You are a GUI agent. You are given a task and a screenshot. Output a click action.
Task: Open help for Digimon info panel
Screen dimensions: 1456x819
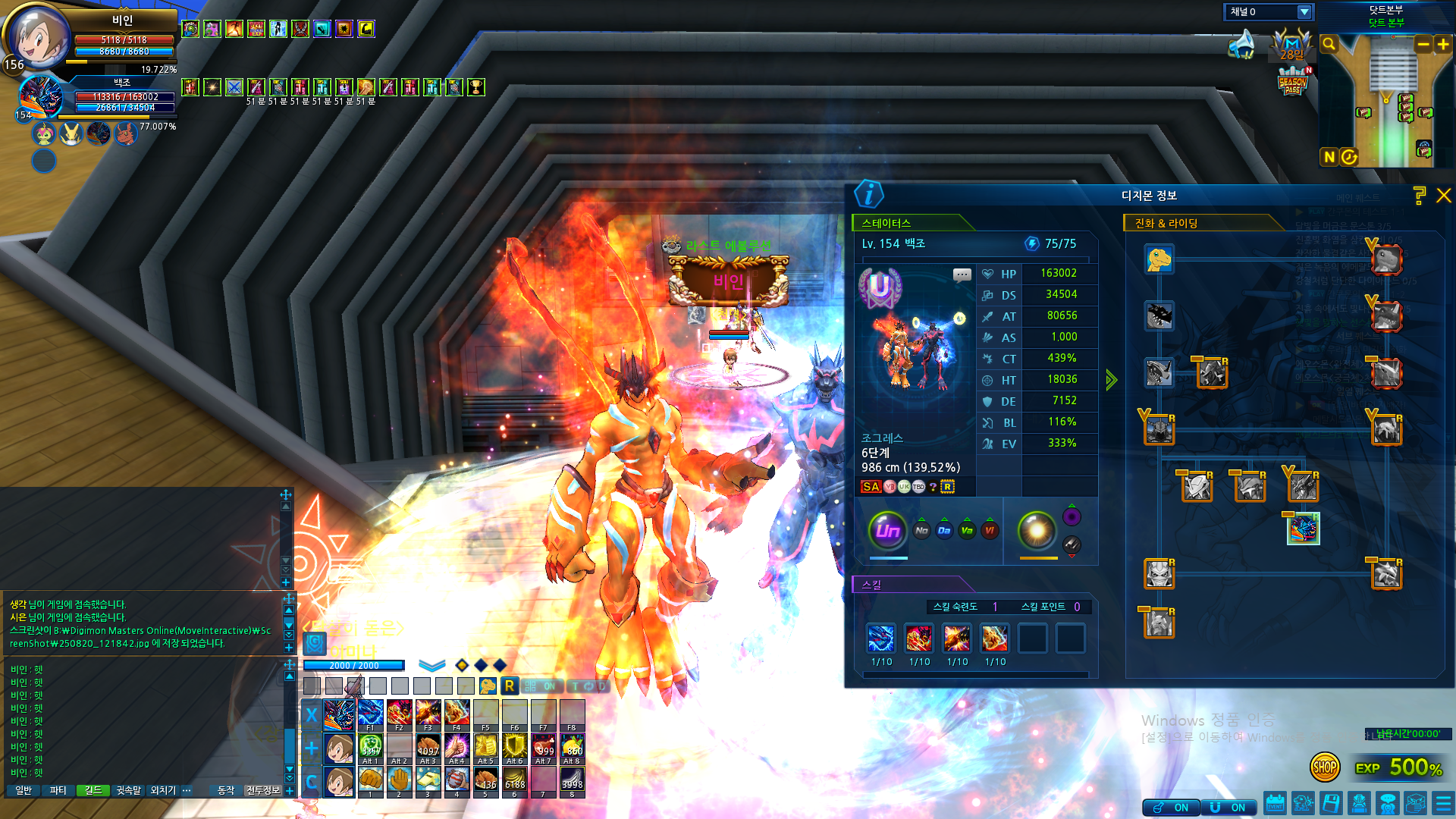[1420, 196]
